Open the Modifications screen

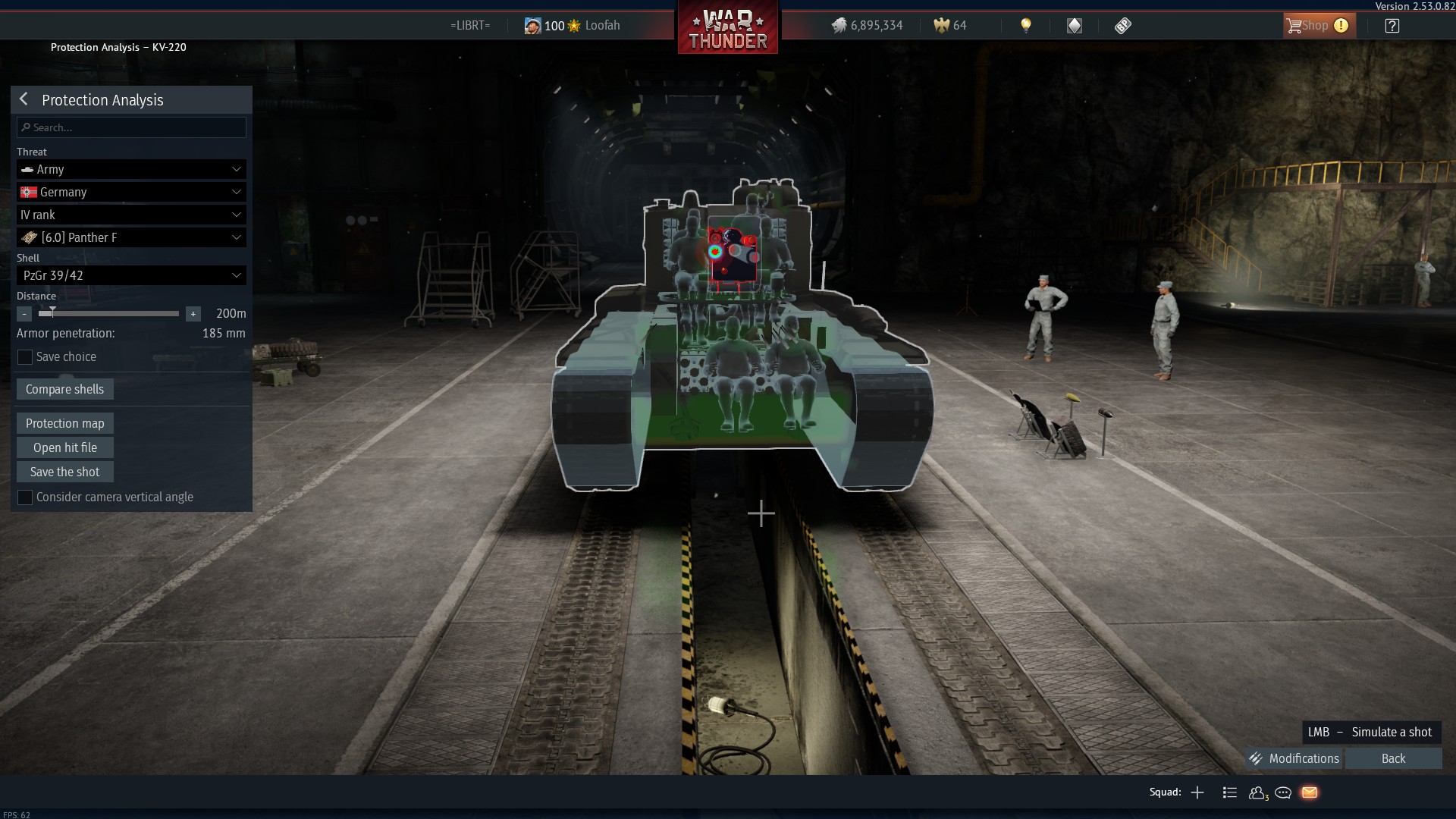click(x=1294, y=758)
